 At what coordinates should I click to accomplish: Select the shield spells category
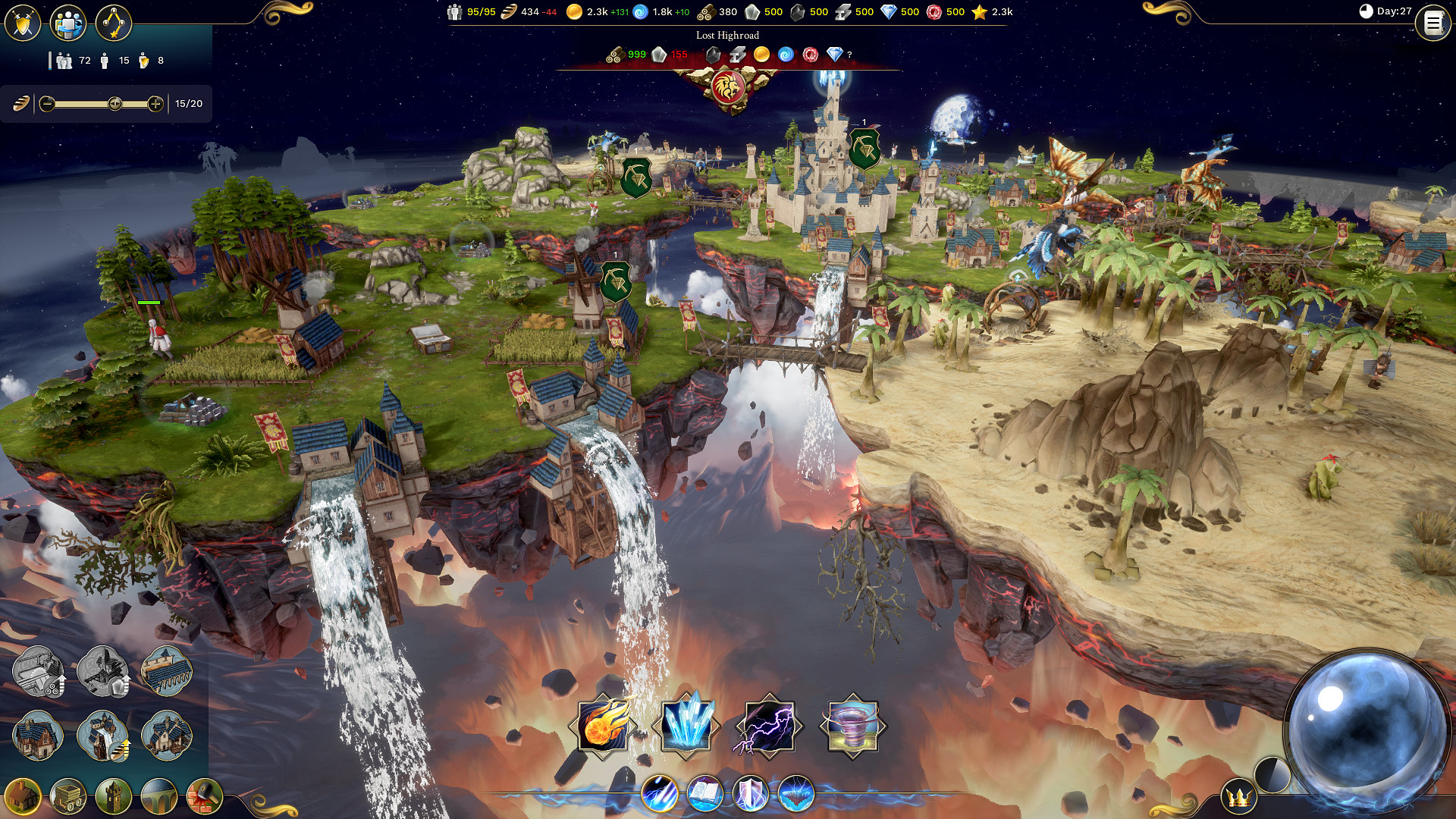[x=750, y=794]
